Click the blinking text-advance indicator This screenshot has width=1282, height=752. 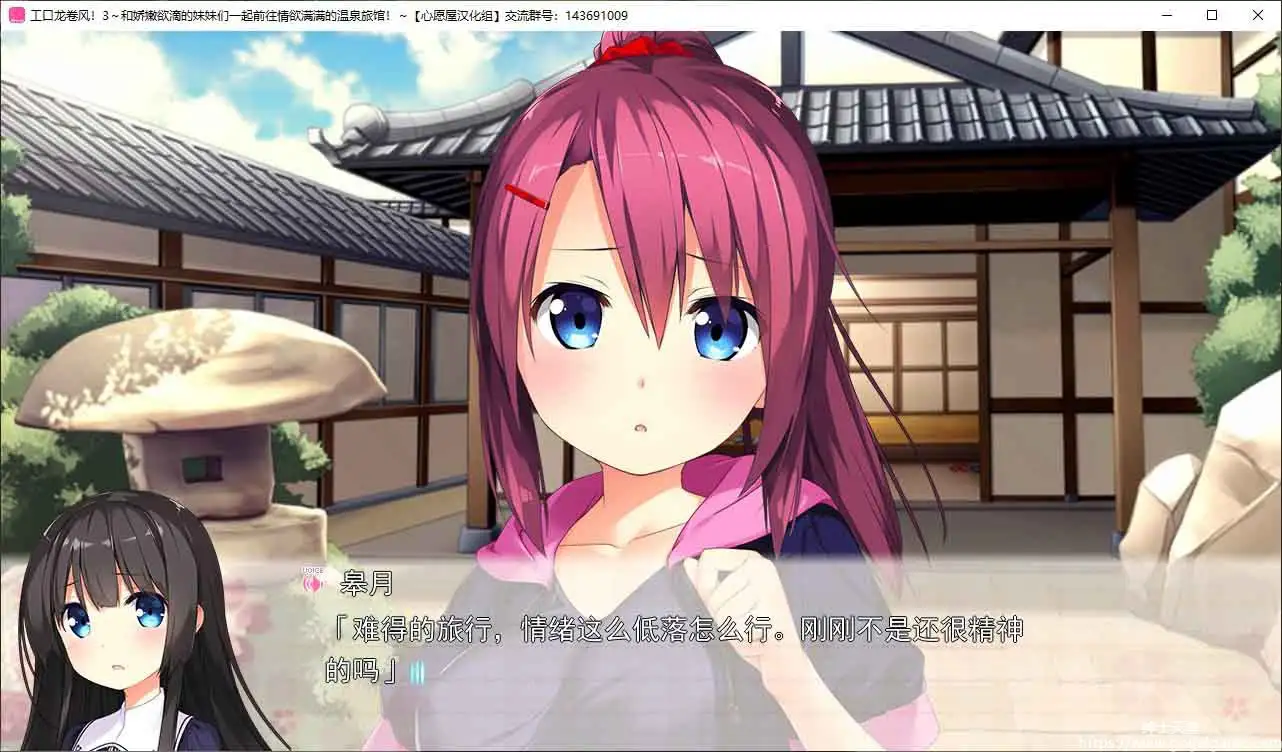pos(416,672)
